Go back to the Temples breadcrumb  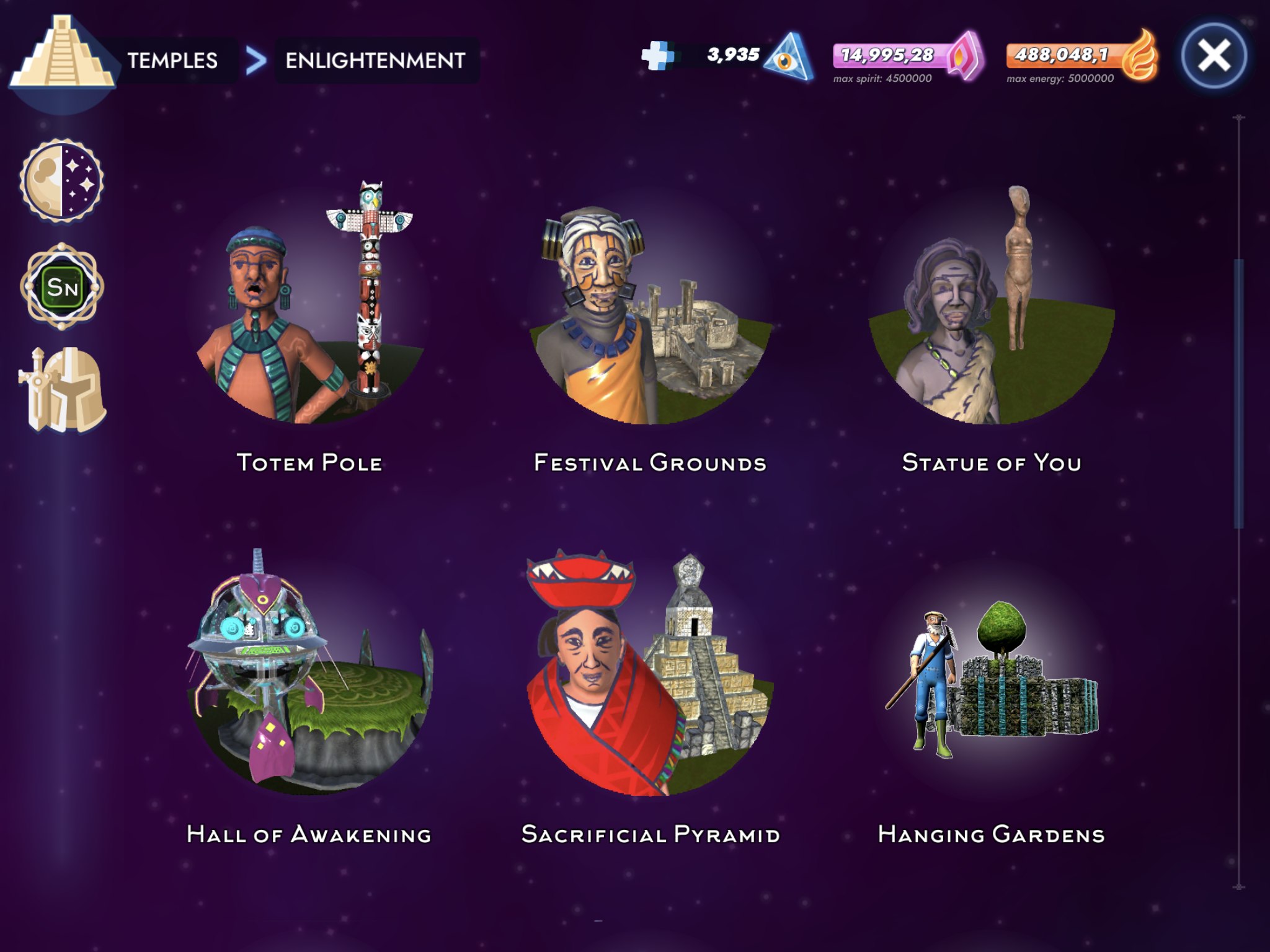(x=172, y=61)
